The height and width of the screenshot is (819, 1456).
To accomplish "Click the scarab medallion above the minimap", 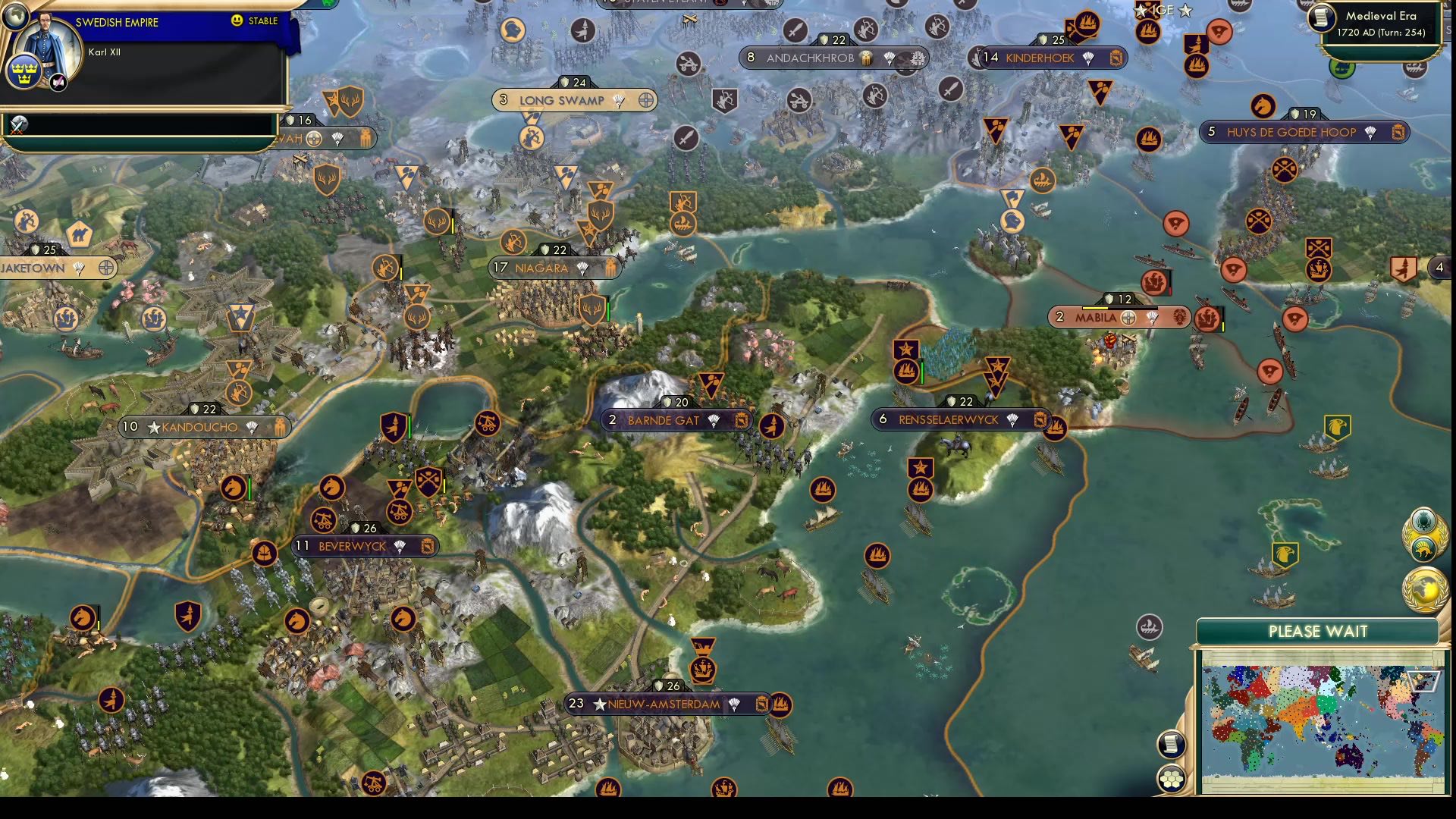I will pyautogui.click(x=1423, y=522).
